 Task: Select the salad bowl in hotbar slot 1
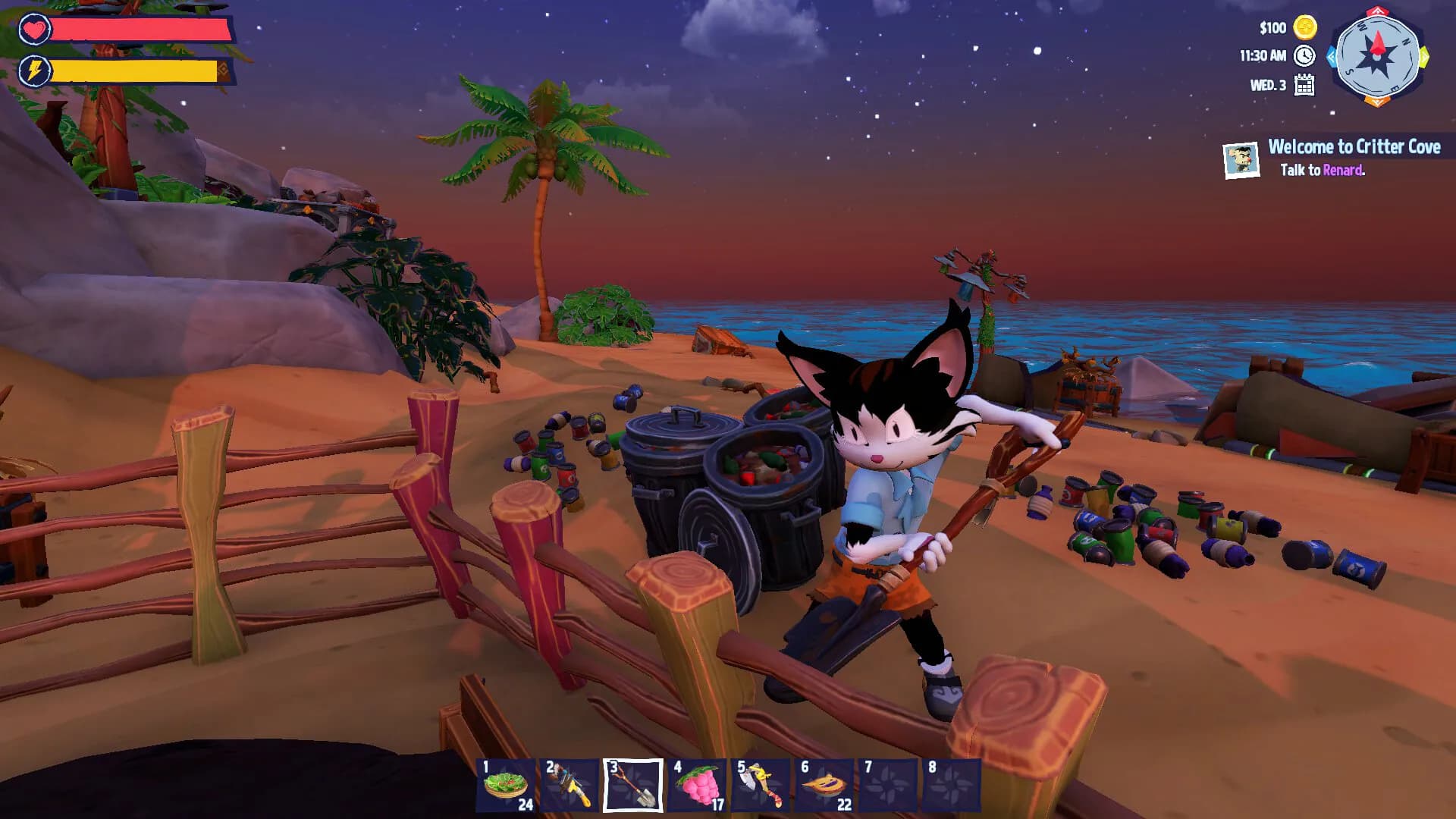tap(506, 786)
